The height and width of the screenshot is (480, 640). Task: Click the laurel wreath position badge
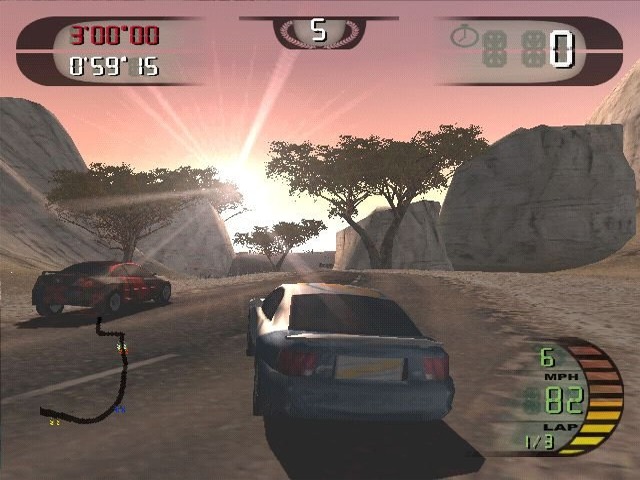pyautogui.click(x=319, y=32)
